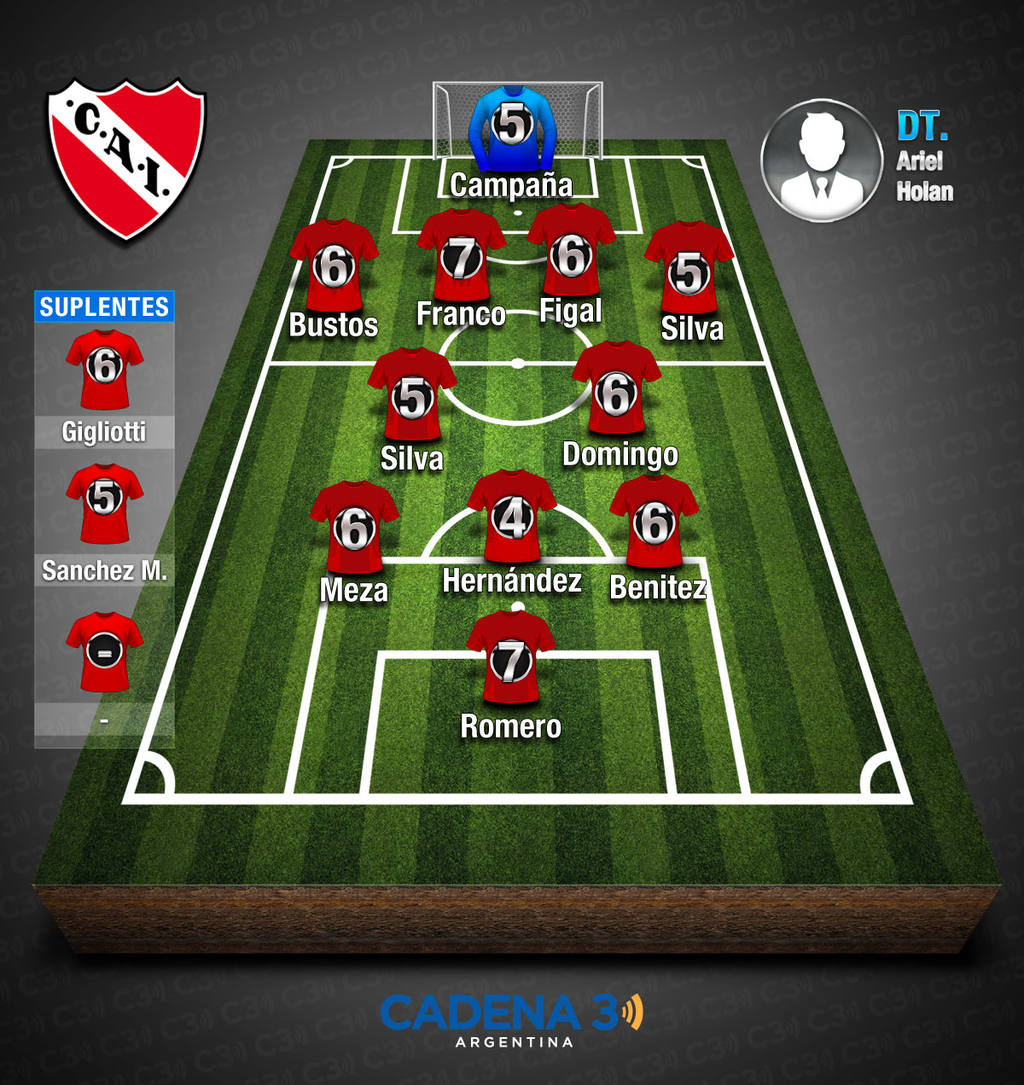Image resolution: width=1024 pixels, height=1085 pixels.
Task: Select goalkeeper Campaña's blue jersey
Action: point(510,128)
